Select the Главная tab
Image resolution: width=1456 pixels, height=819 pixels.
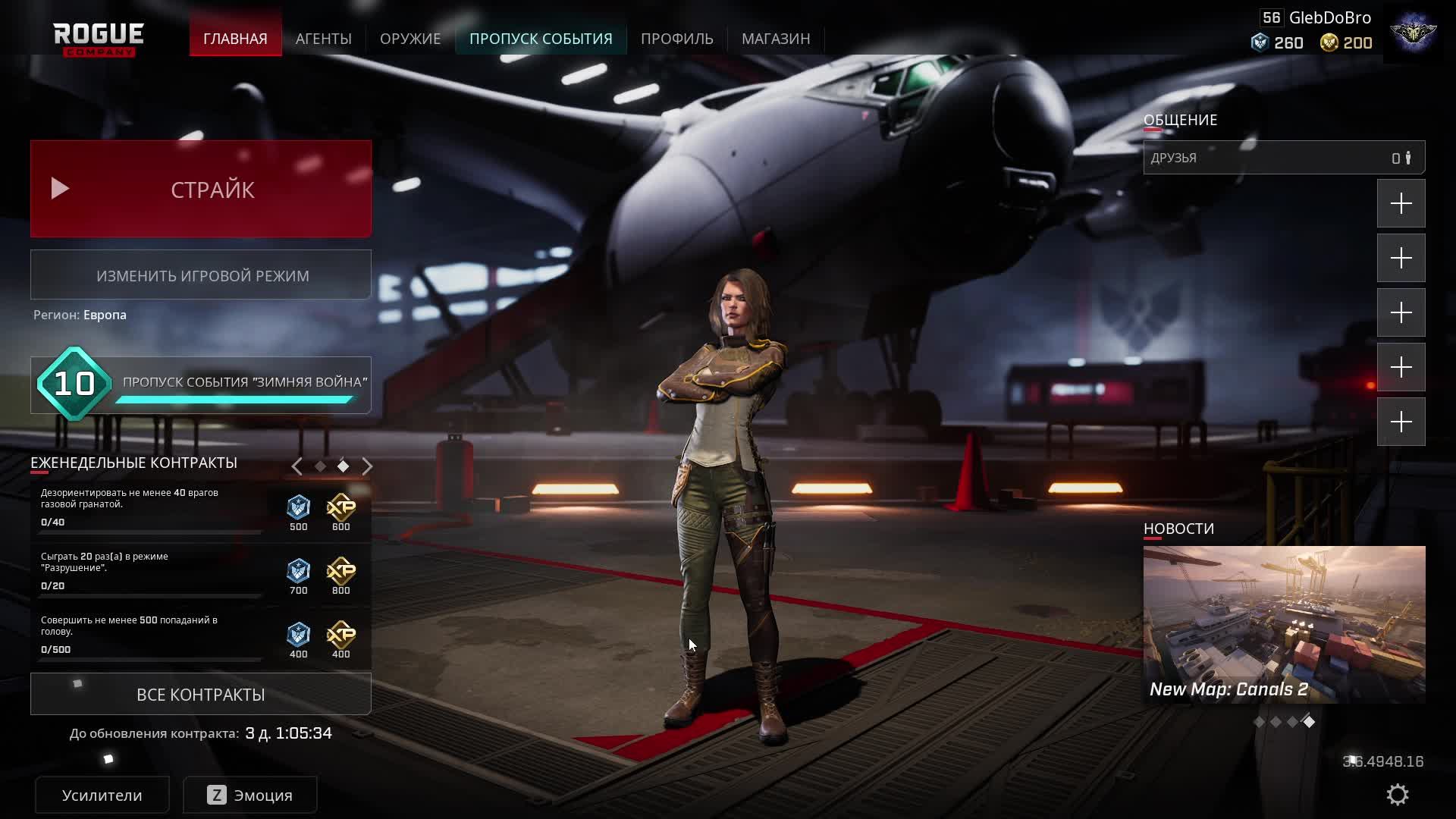(x=235, y=39)
